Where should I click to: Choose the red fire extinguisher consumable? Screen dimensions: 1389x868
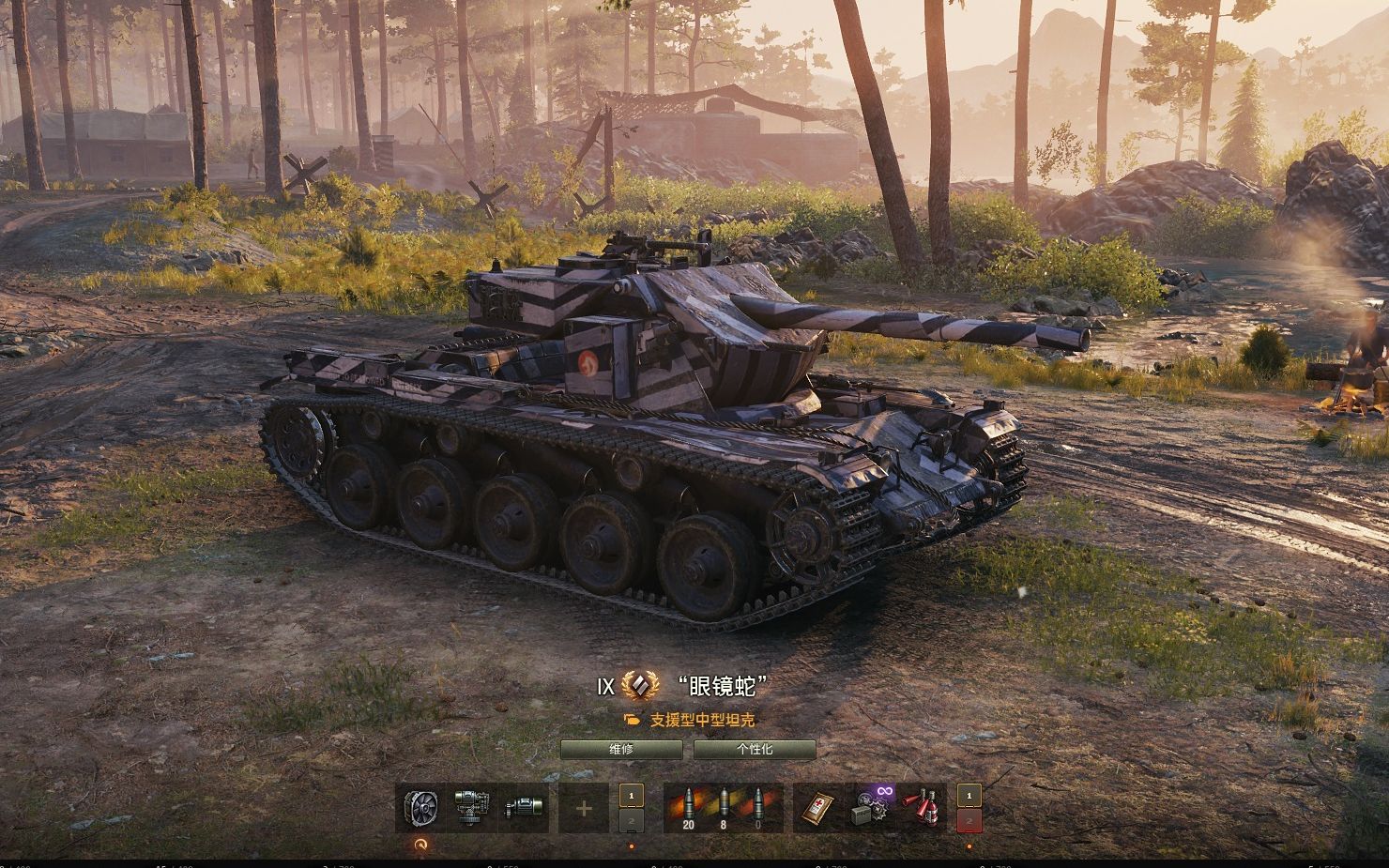pos(923,808)
